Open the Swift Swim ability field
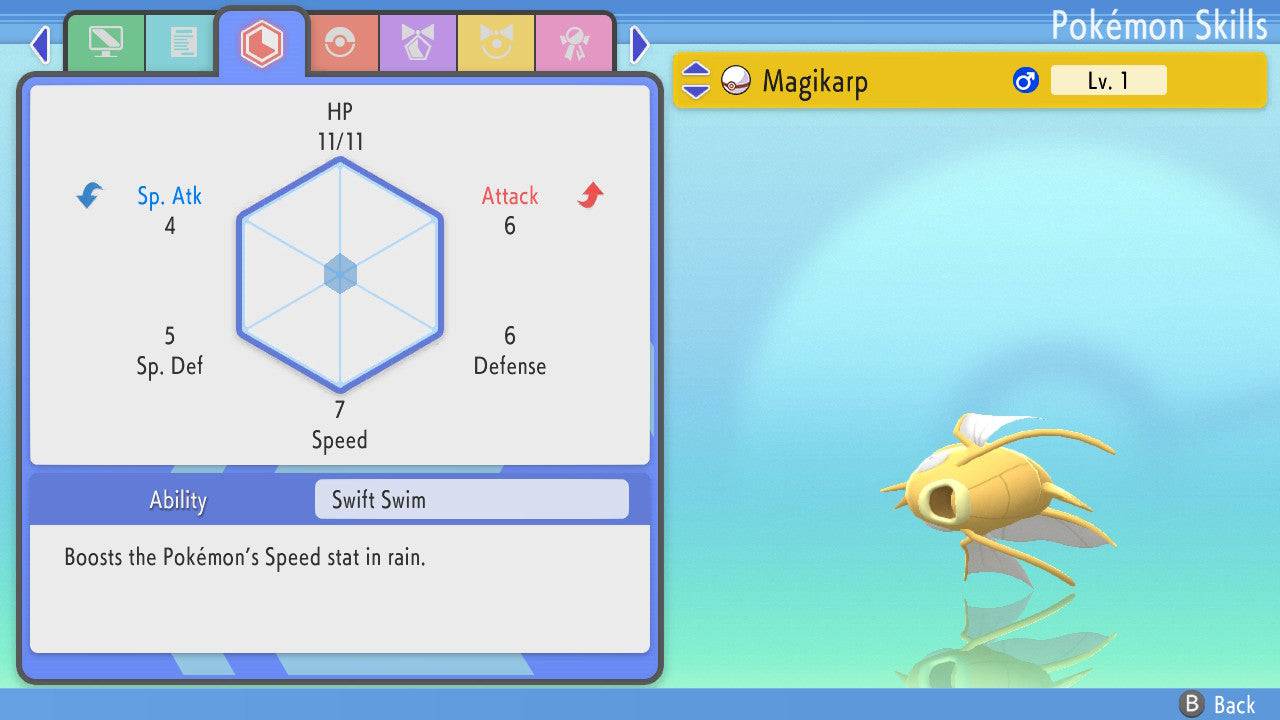The width and height of the screenshot is (1280, 720). [x=471, y=499]
